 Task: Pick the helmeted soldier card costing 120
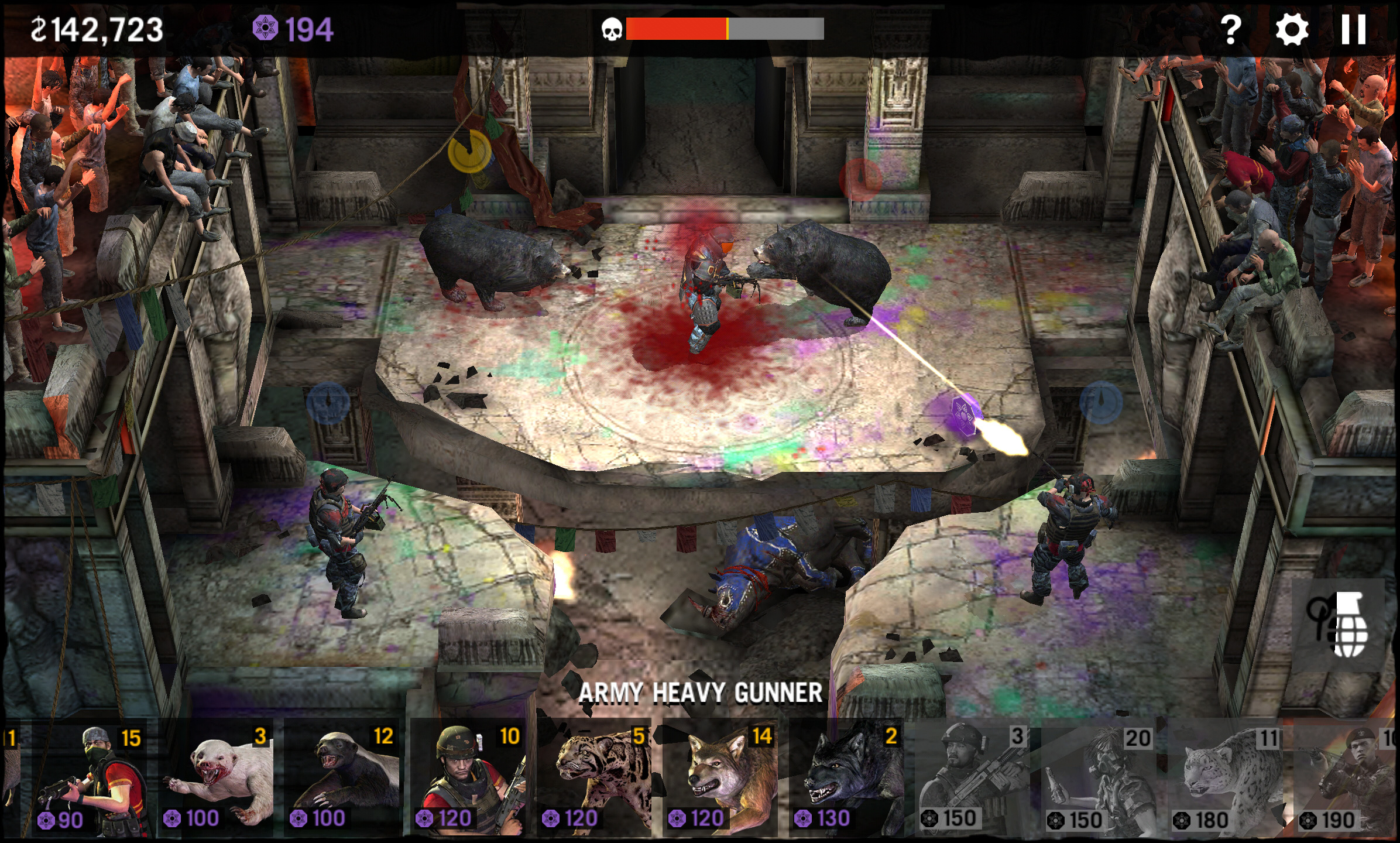(469, 780)
